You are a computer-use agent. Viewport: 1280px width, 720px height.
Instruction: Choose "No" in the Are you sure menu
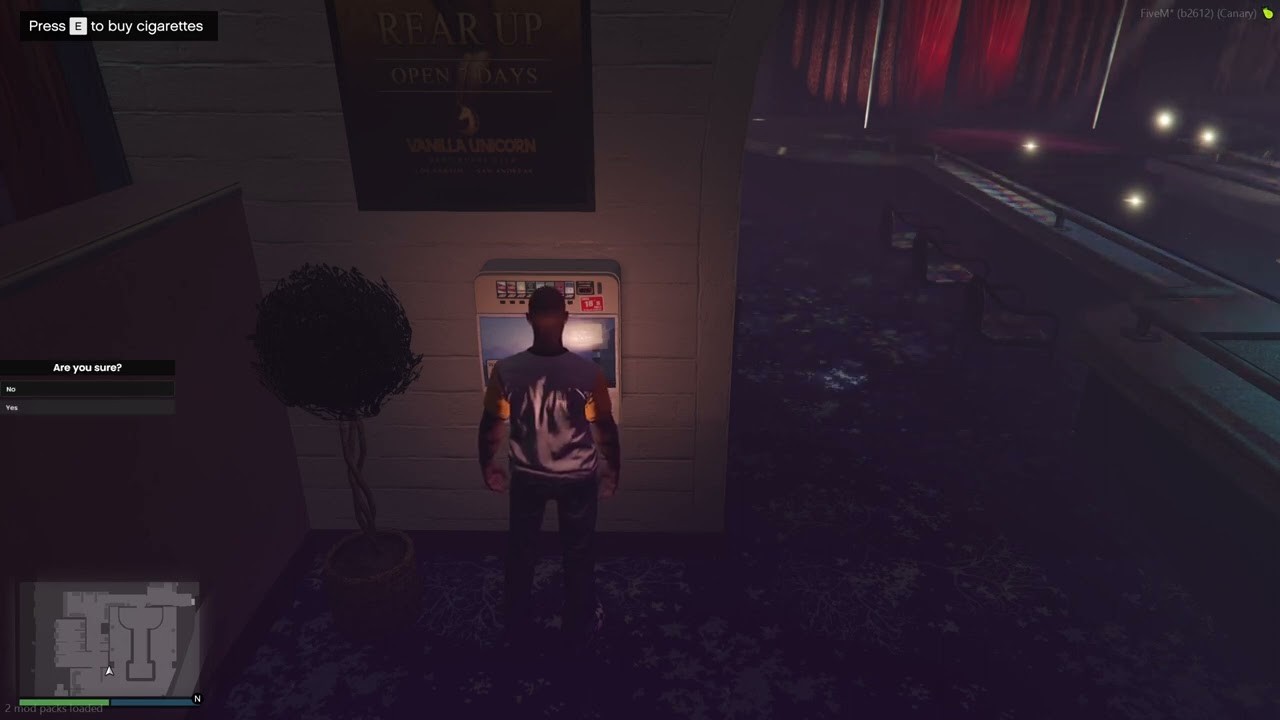[87, 389]
